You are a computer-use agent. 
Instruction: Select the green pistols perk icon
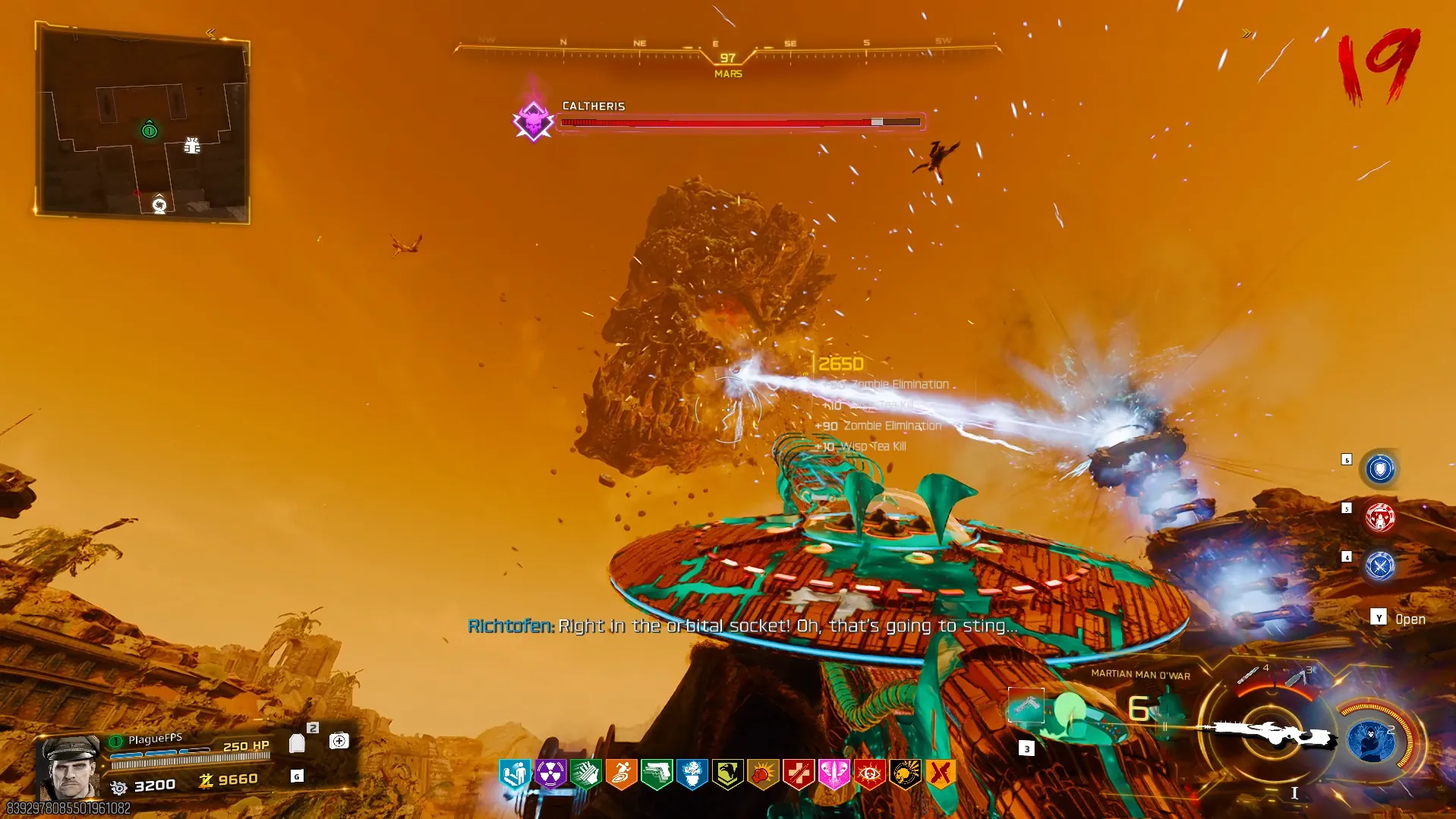click(657, 774)
